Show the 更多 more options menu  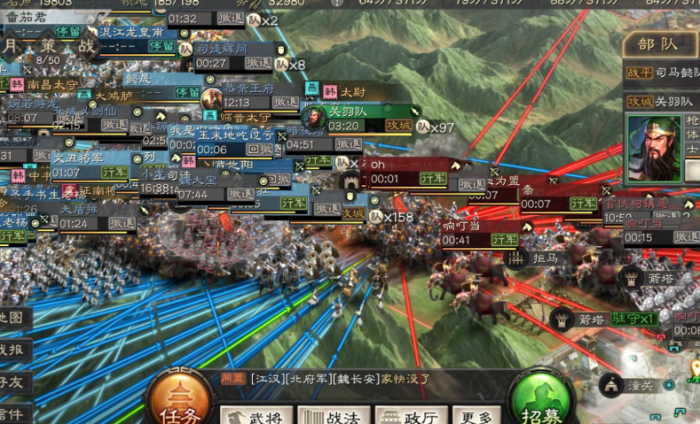pos(475,416)
